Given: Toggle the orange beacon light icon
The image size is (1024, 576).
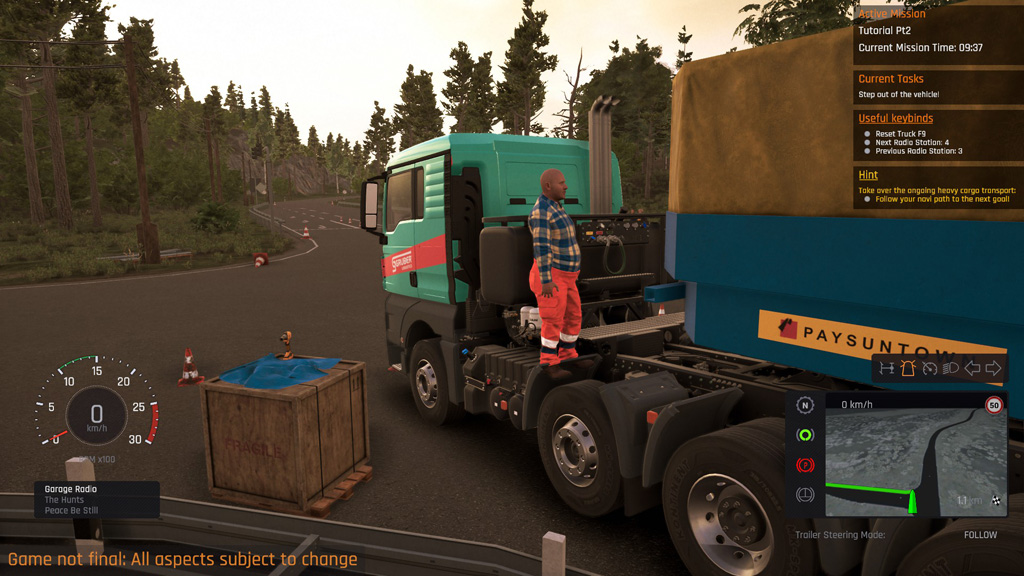Looking at the screenshot, I should (x=907, y=368).
